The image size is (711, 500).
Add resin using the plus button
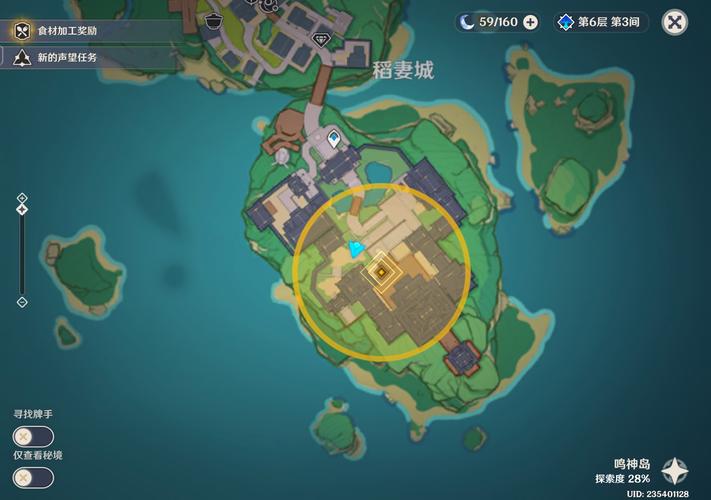click(530, 22)
